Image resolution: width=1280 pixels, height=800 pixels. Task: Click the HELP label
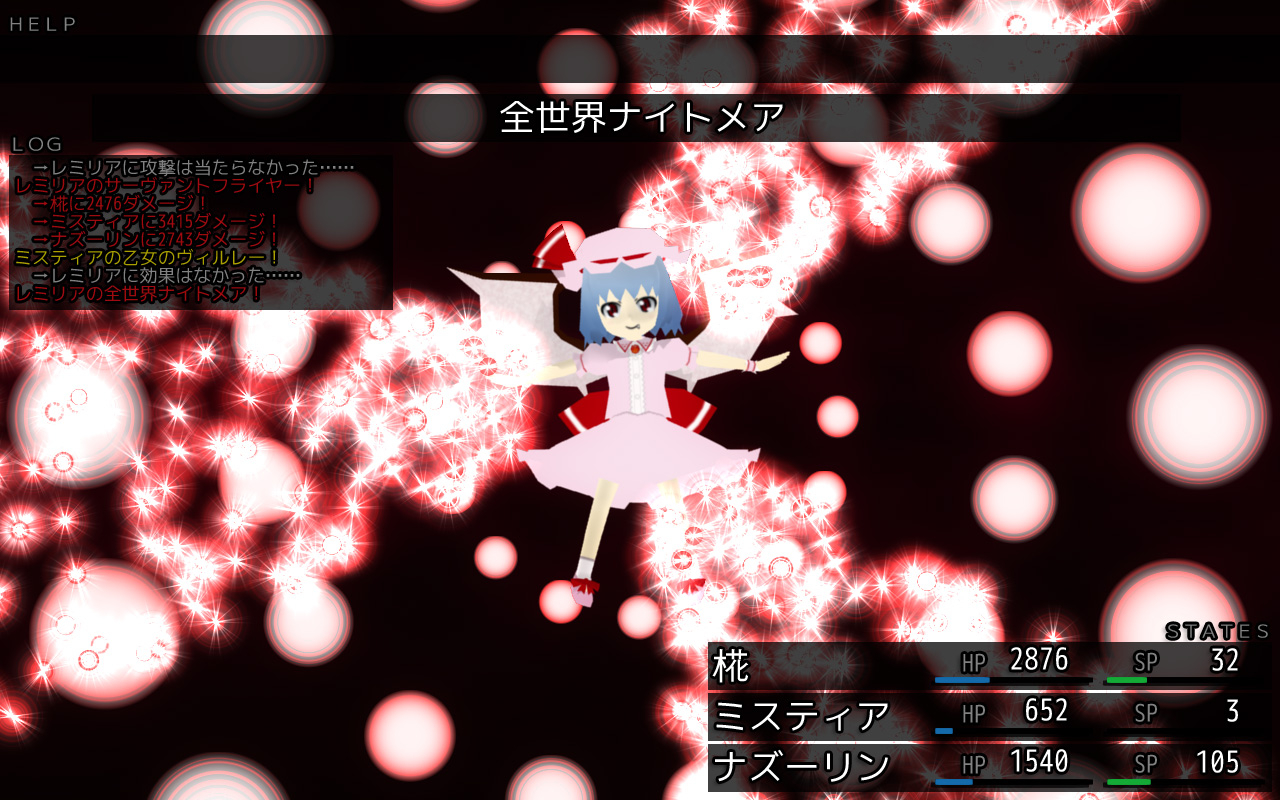point(43,25)
